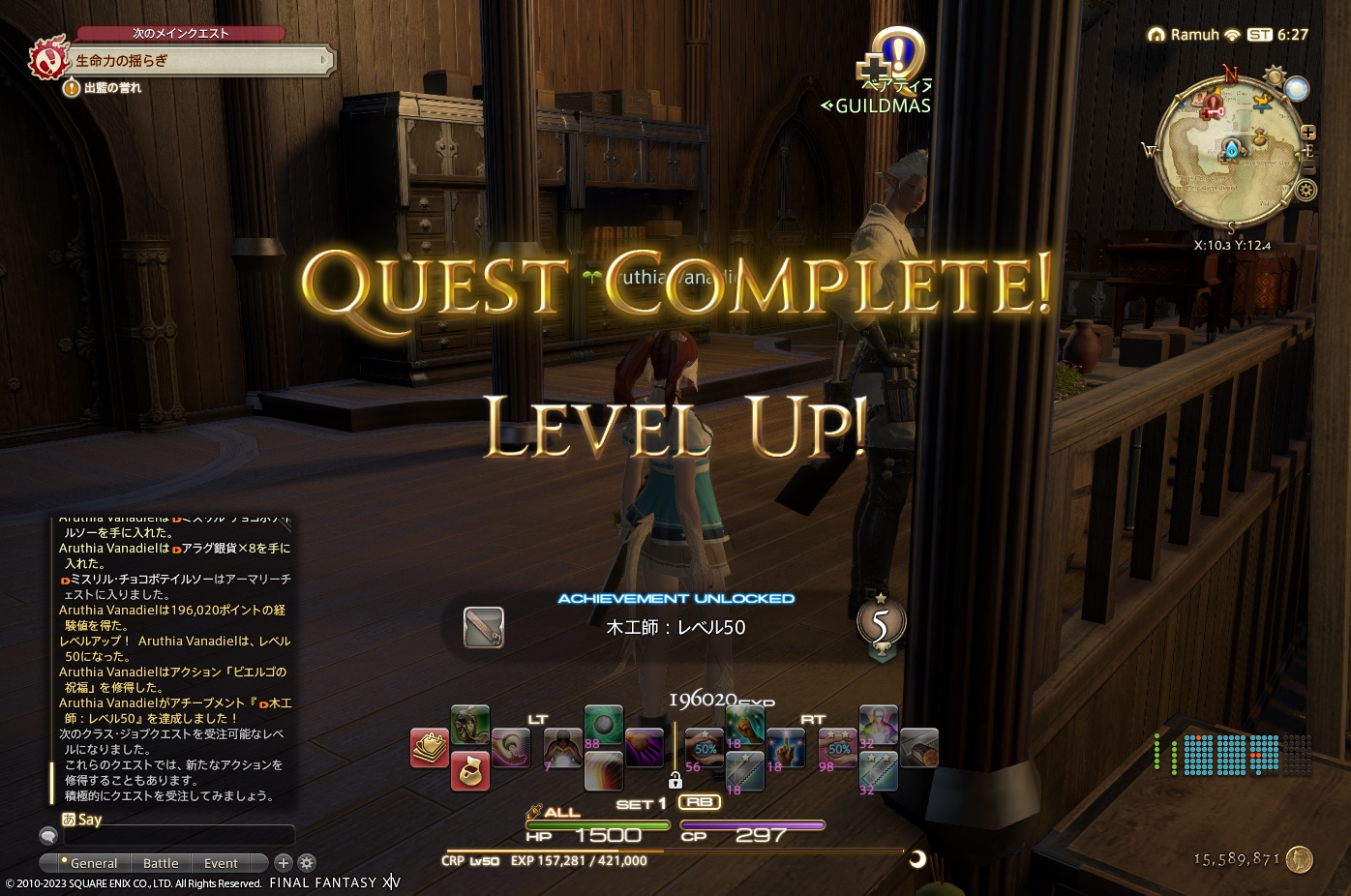Zoom out the minimap with the minus control
The height and width of the screenshot is (896, 1351).
pyautogui.click(x=1308, y=166)
